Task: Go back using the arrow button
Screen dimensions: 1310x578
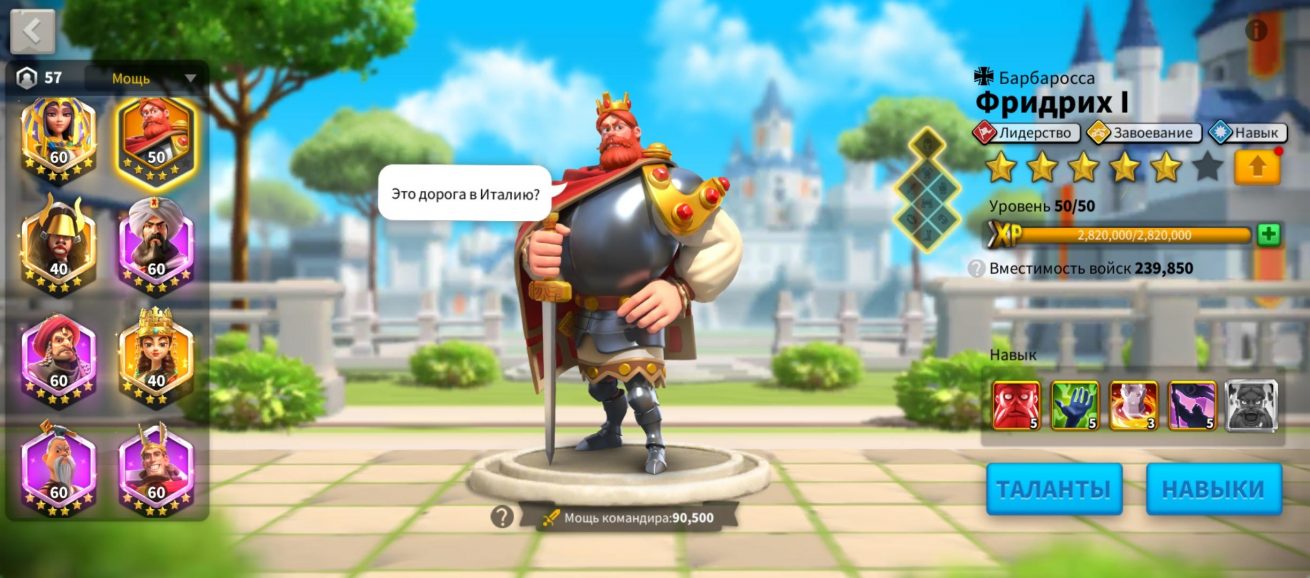Action: (x=32, y=31)
